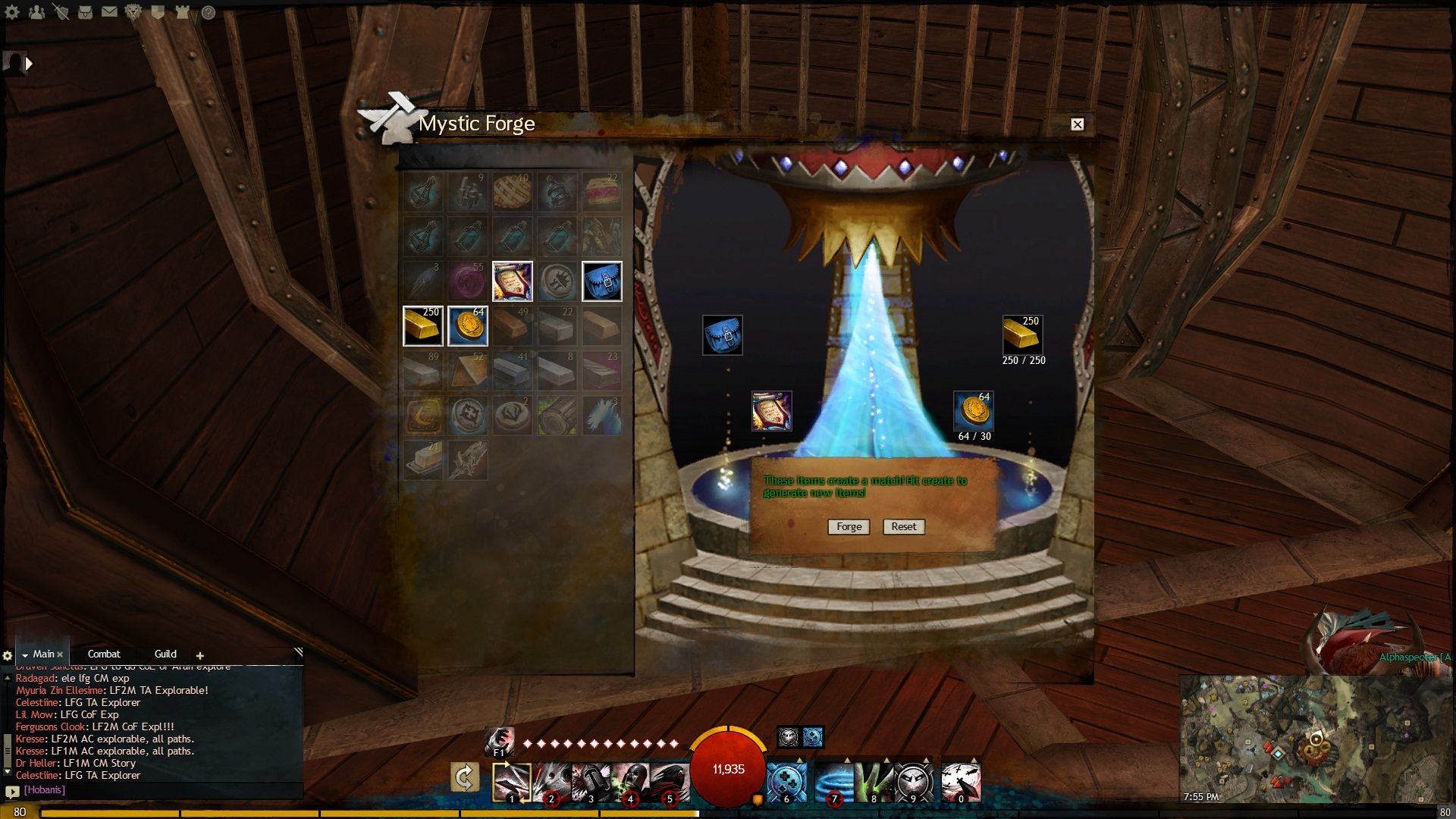Open the chat options gear
The image size is (1456, 819).
[x=8, y=655]
